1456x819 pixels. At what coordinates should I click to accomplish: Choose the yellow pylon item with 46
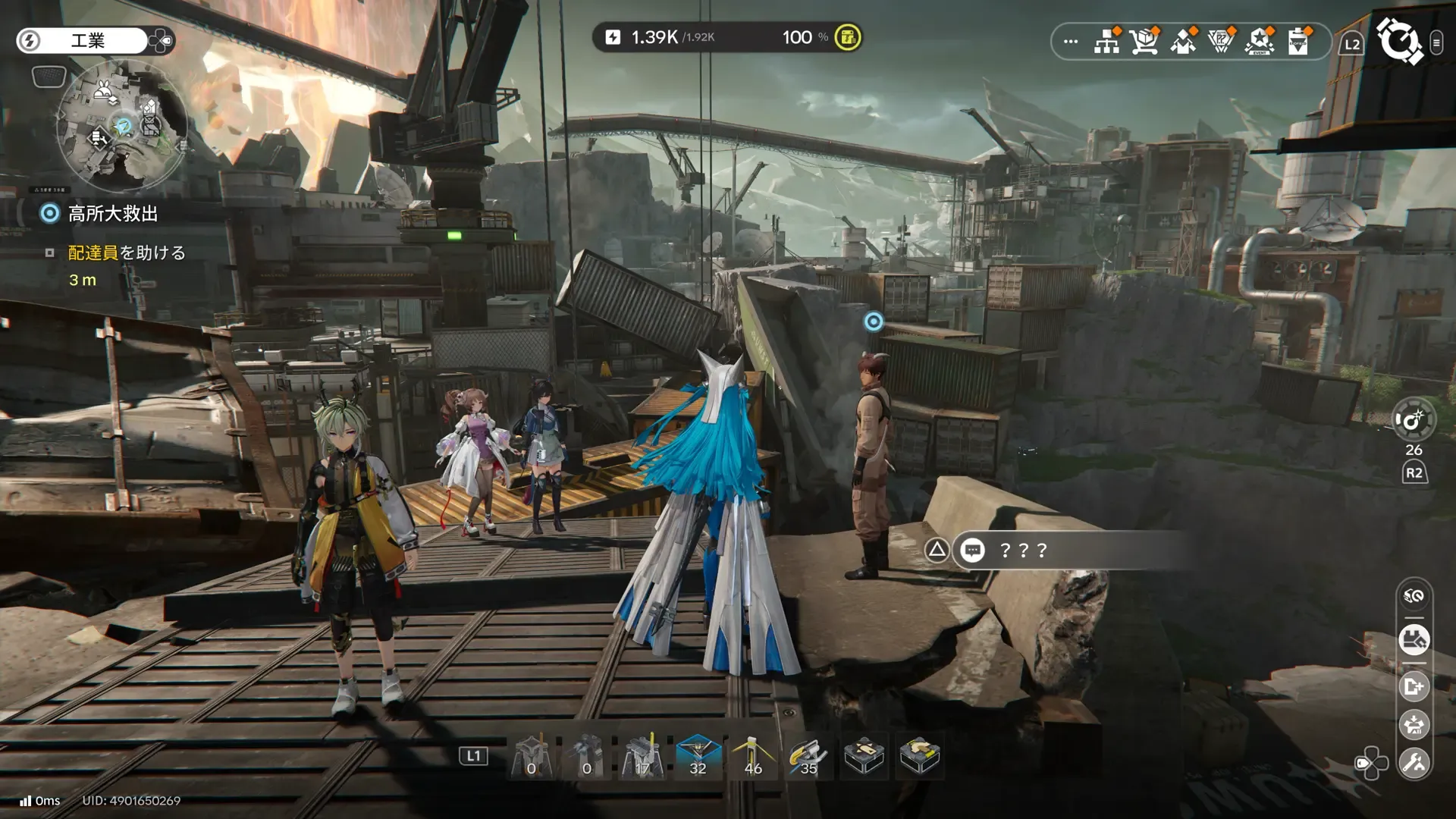[x=753, y=756]
